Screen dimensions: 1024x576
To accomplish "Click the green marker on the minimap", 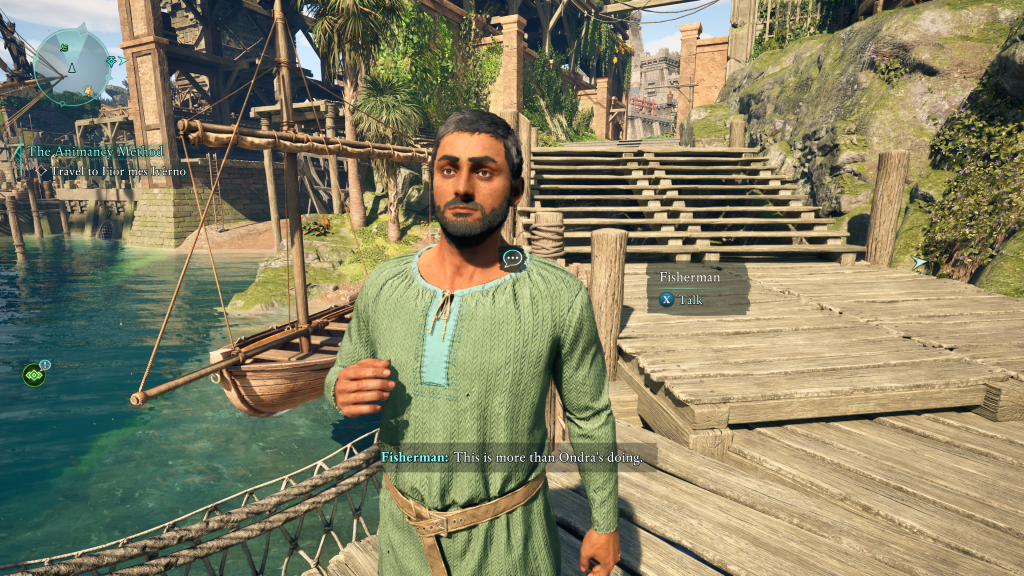I will click(64, 47).
